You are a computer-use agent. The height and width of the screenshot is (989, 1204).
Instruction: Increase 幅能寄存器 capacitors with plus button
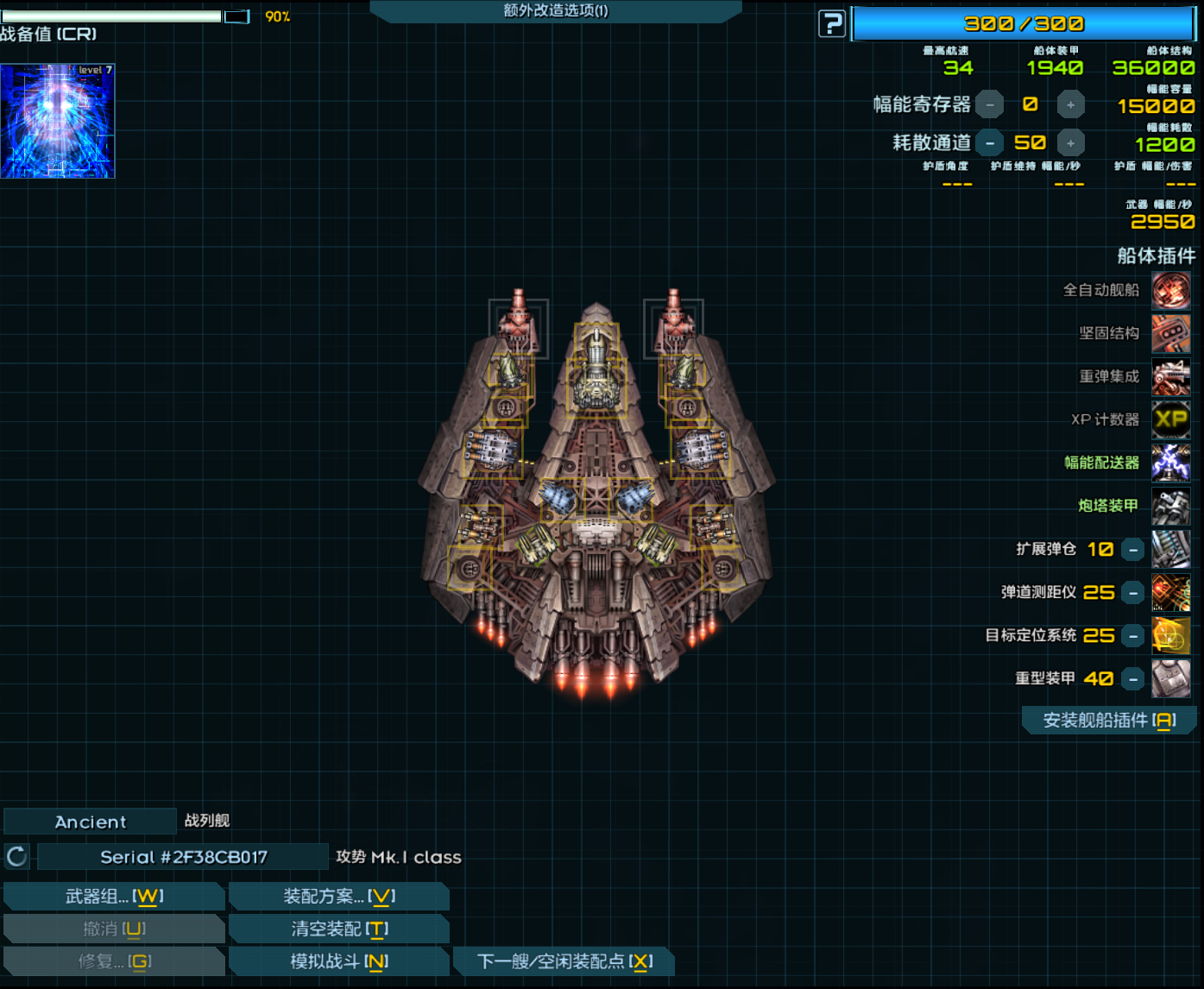[1070, 104]
